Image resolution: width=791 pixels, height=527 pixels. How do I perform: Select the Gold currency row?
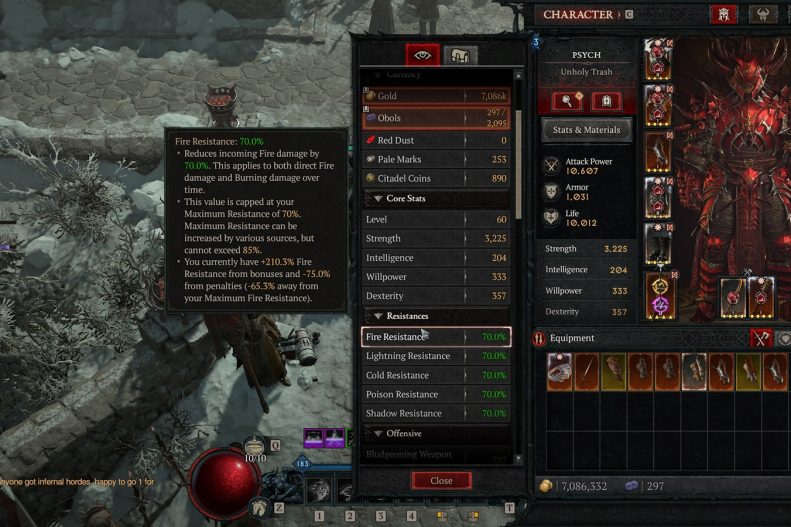pyautogui.click(x=436, y=96)
